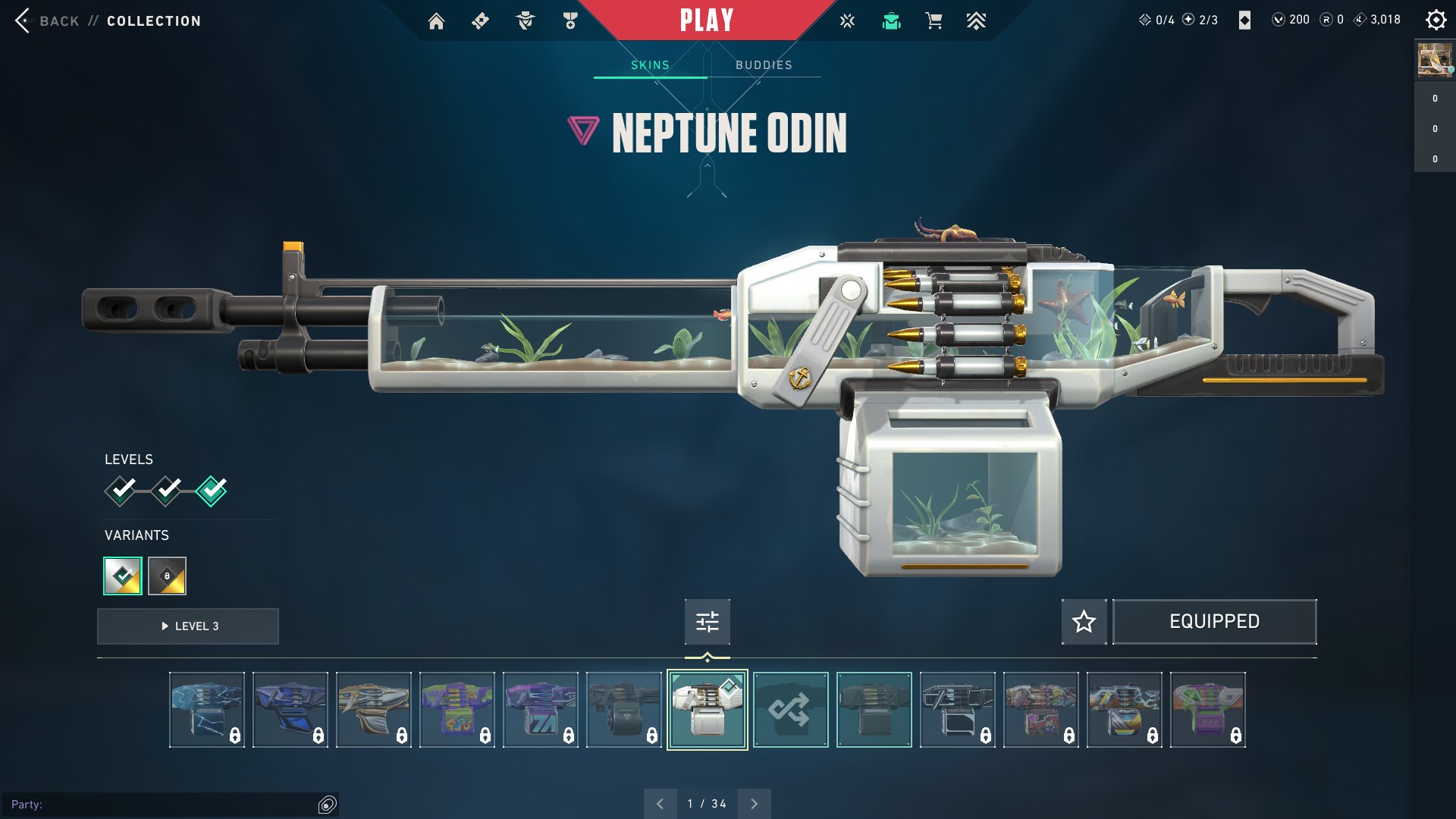Select the Battlepass ticket icon
Image resolution: width=1456 pixels, height=819 pixels.
pyautogui.click(x=480, y=20)
